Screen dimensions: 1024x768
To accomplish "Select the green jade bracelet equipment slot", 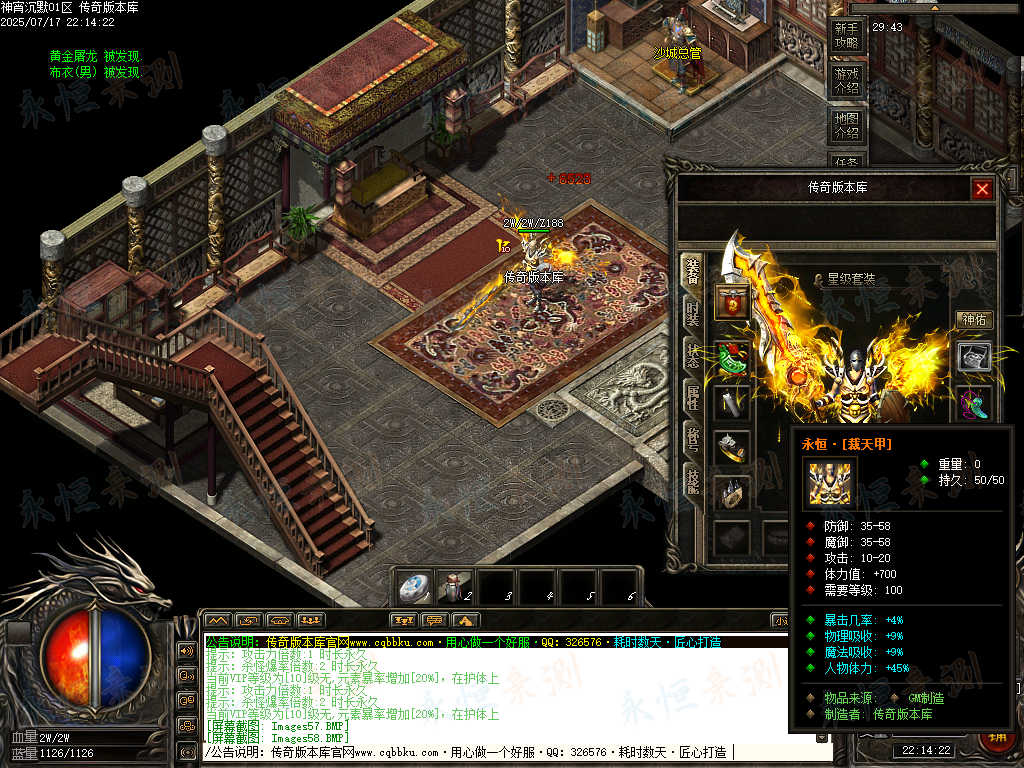I will pos(732,358).
